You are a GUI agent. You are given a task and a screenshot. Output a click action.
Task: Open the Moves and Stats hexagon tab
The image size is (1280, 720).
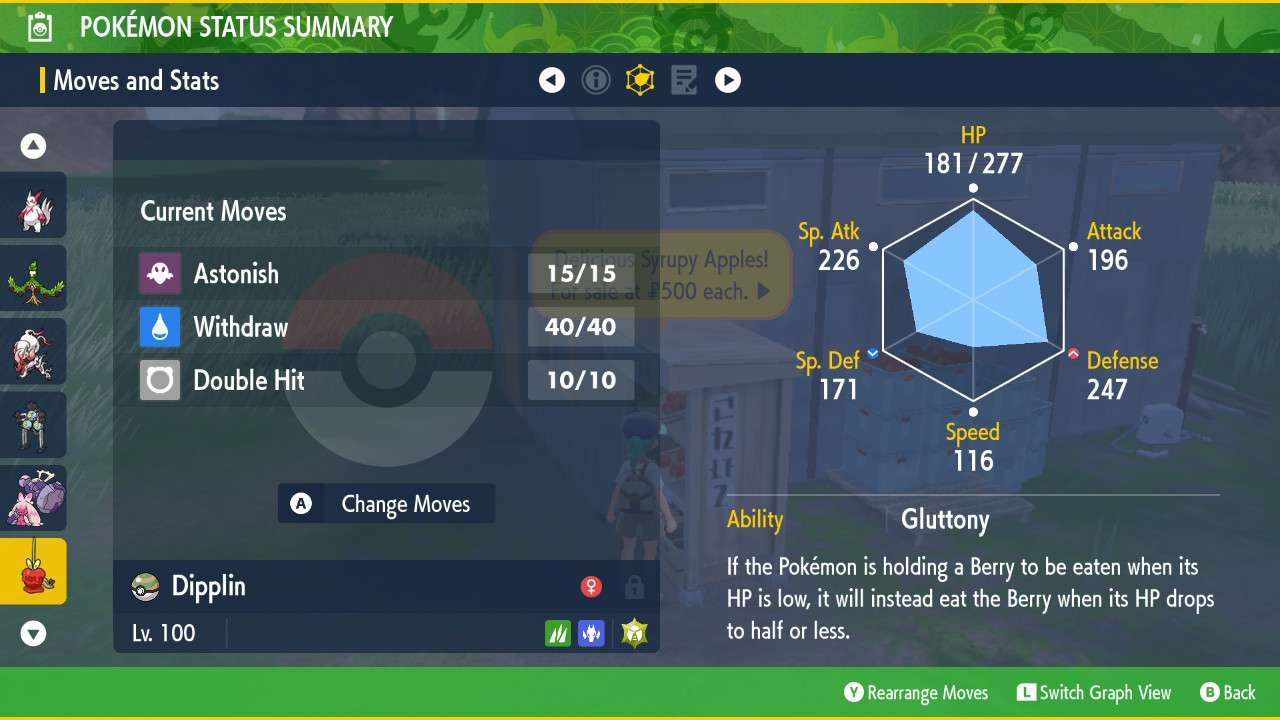[640, 80]
